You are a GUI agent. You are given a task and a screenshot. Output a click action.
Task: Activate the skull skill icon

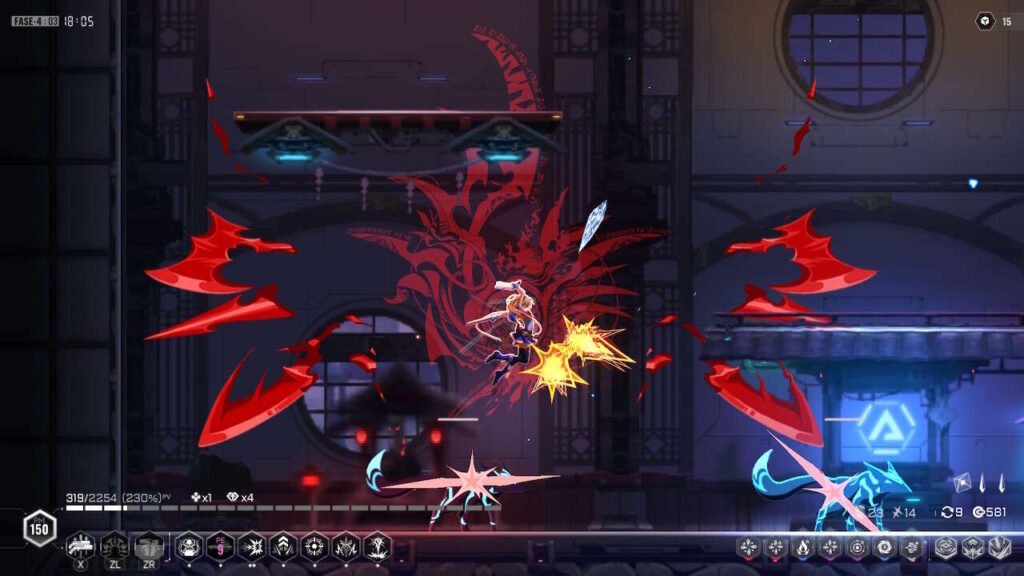point(188,546)
